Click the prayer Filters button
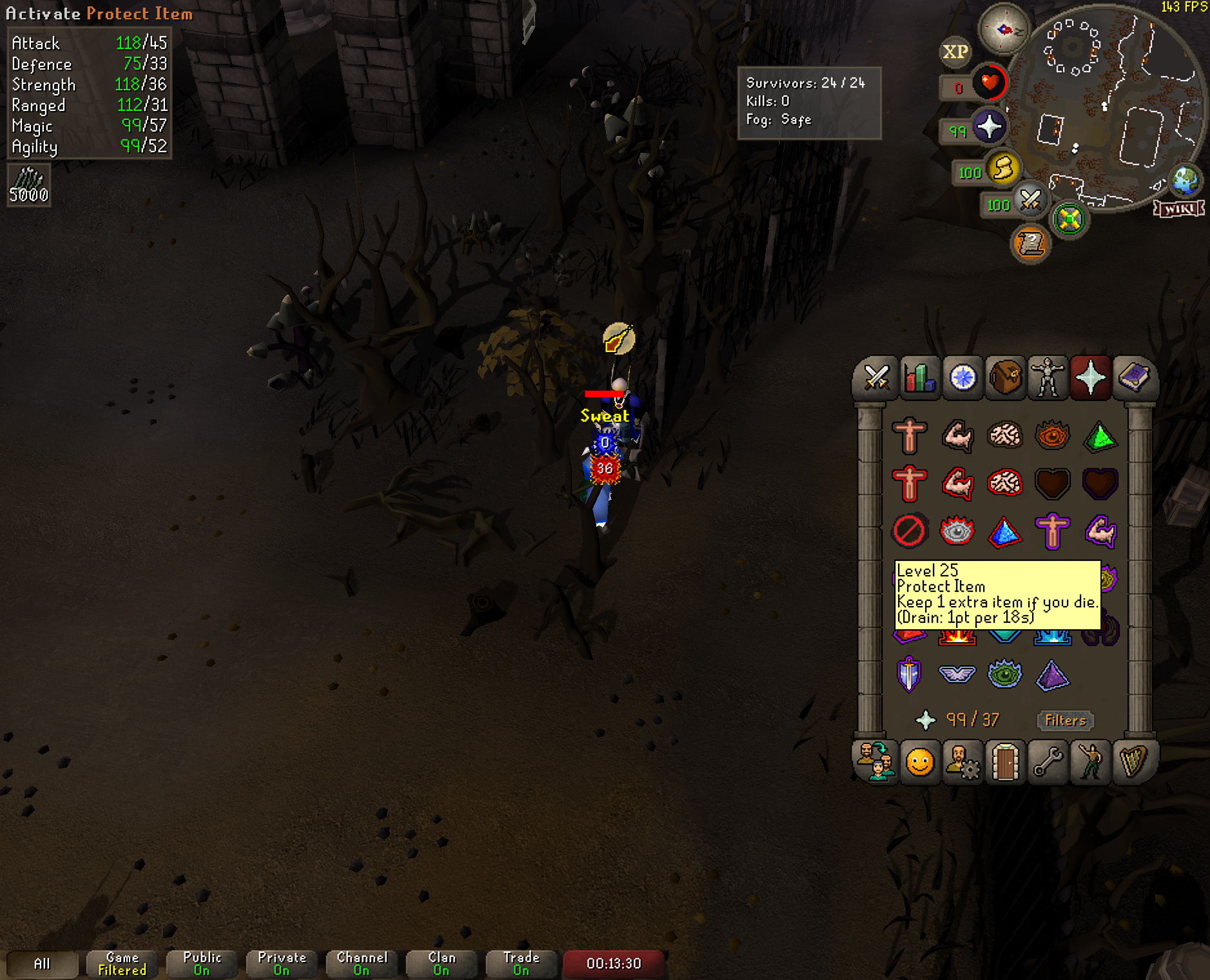Screen dimensions: 1210x980 tap(1065, 720)
